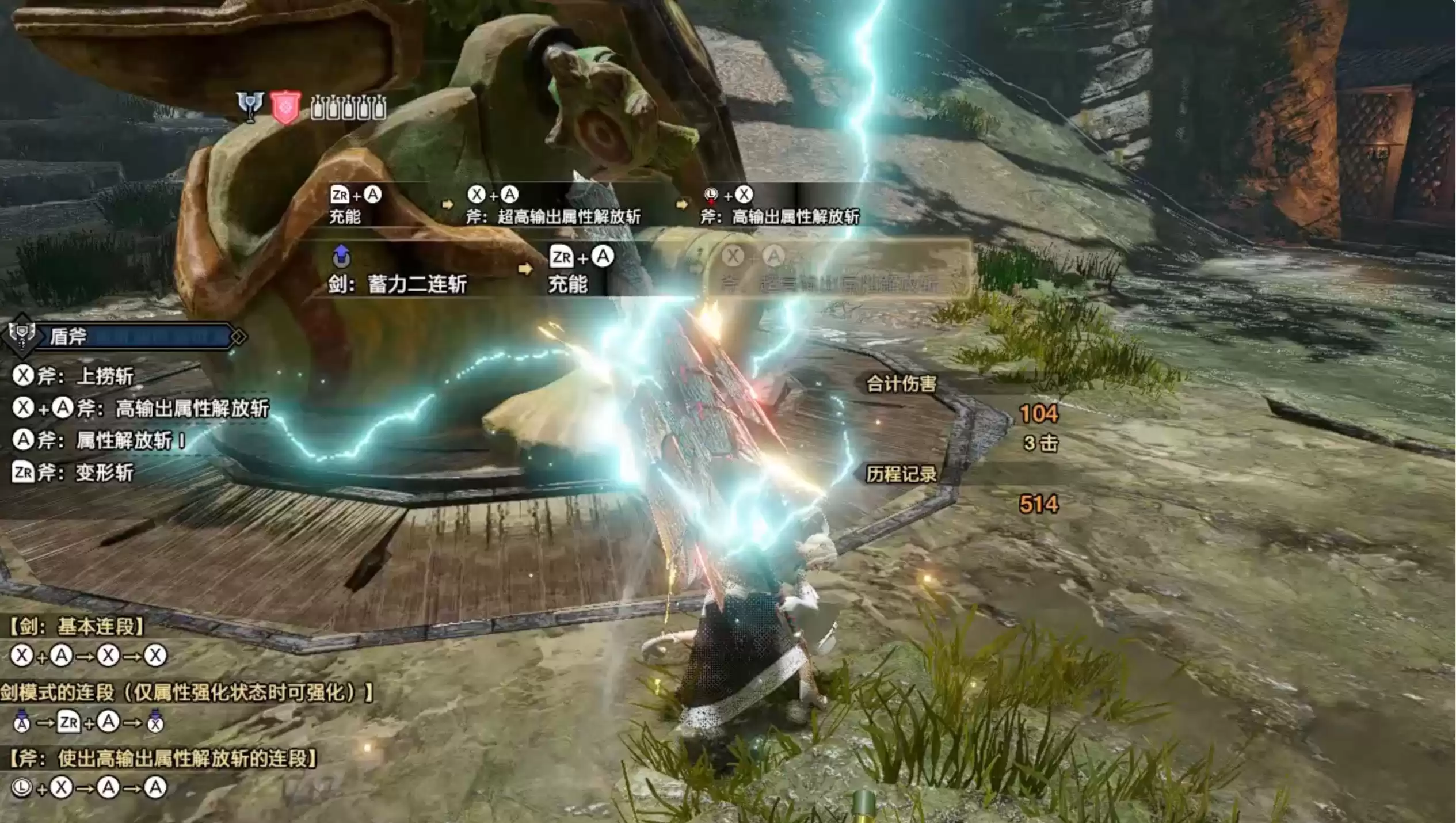Choose the 历程记录 record panel label
Viewport: 1456px width, 823px height.
(901, 474)
